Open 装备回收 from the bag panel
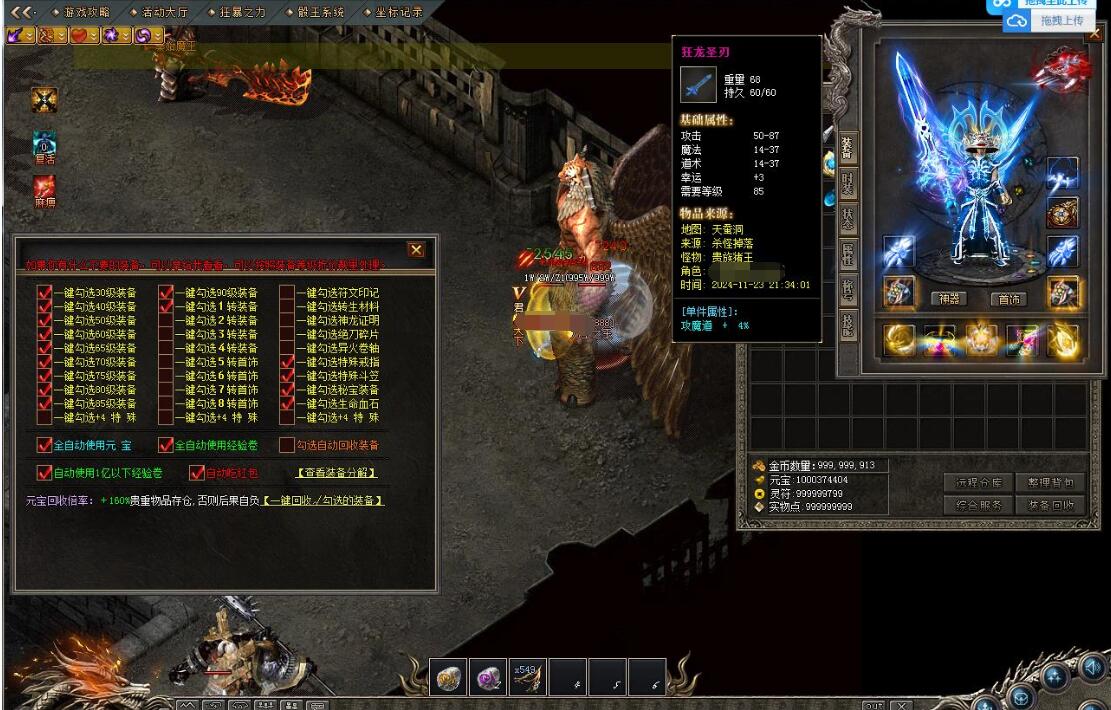 point(1050,506)
